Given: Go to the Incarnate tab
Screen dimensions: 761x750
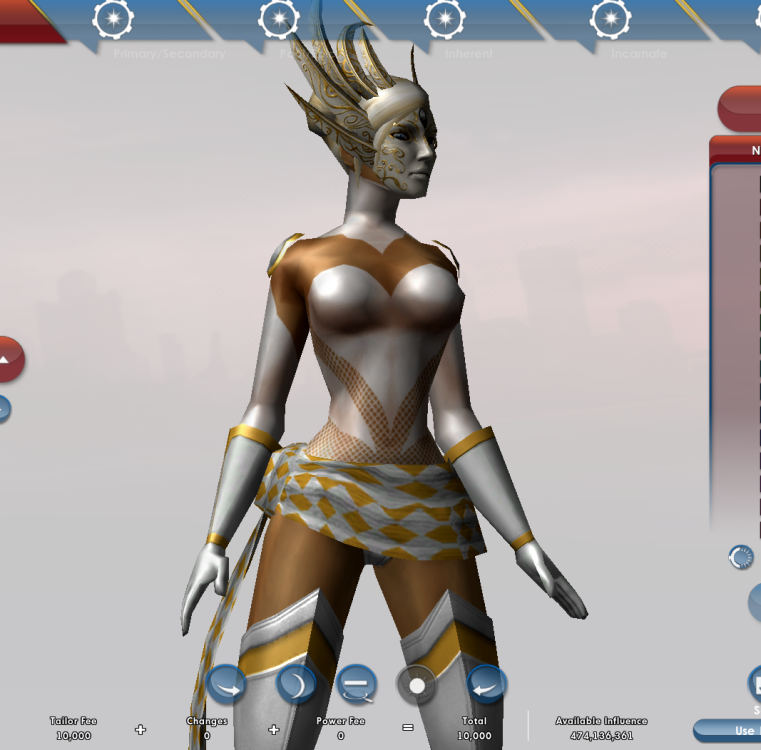Looking at the screenshot, I should (x=609, y=20).
